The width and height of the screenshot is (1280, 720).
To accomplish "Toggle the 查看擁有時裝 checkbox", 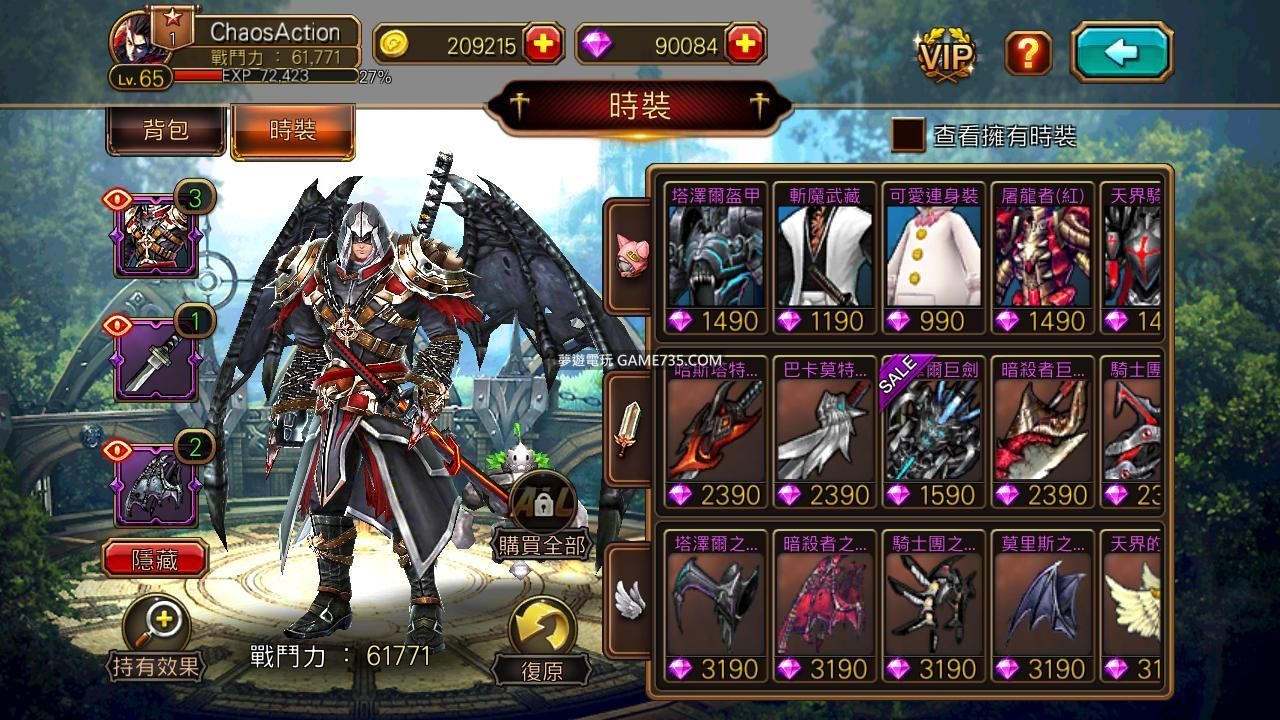I will click(908, 136).
